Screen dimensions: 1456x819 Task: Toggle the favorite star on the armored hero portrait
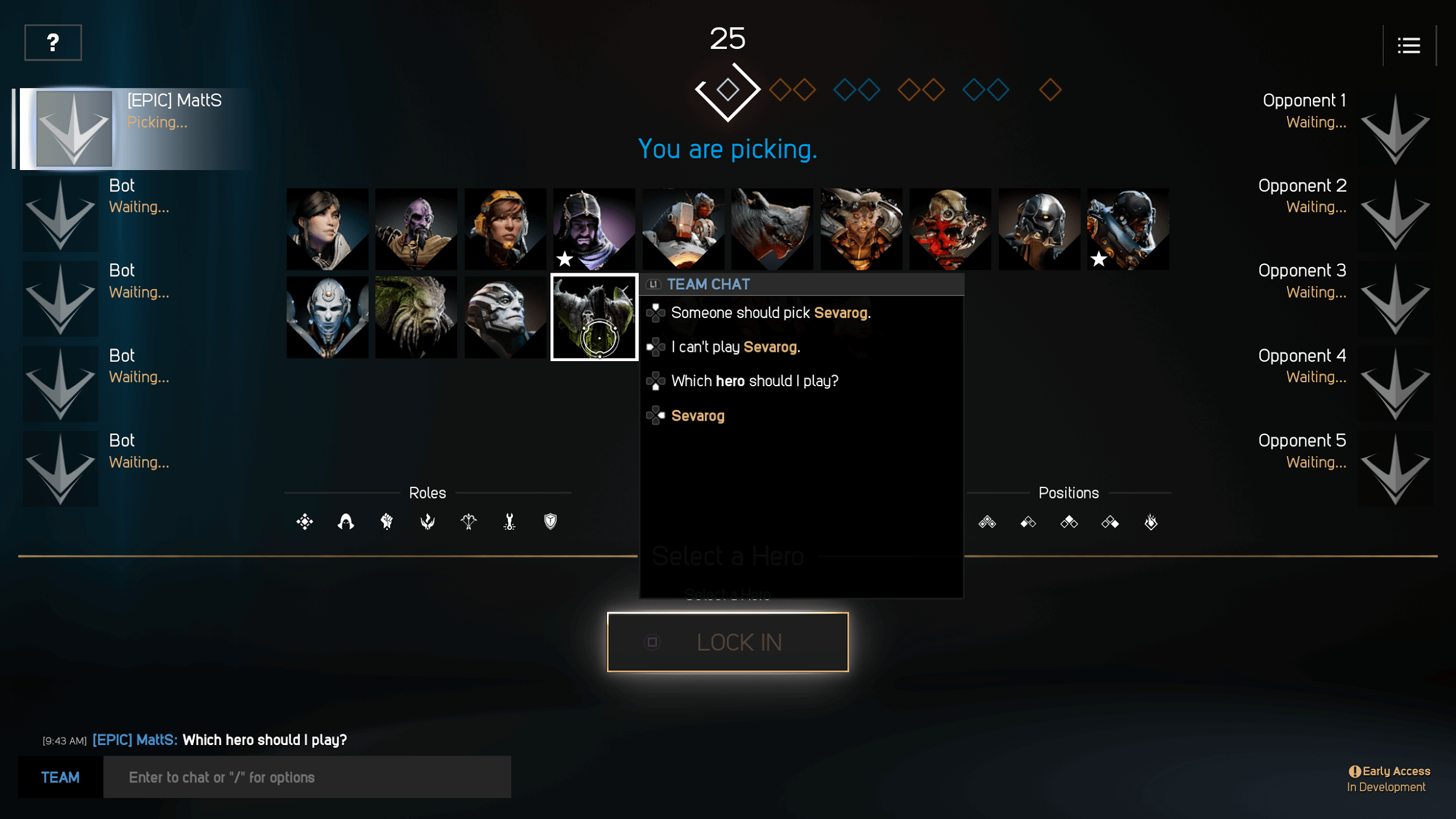coord(1098,260)
